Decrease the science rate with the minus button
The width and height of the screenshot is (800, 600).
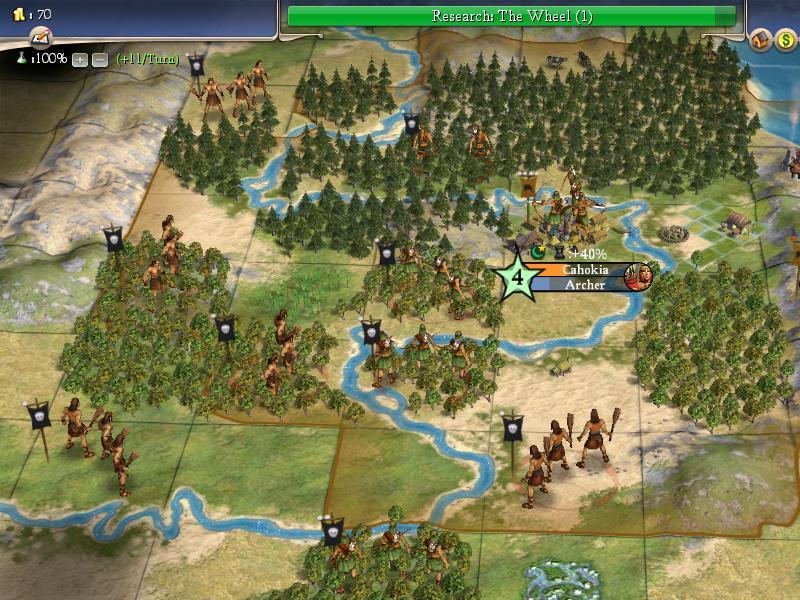[99, 60]
